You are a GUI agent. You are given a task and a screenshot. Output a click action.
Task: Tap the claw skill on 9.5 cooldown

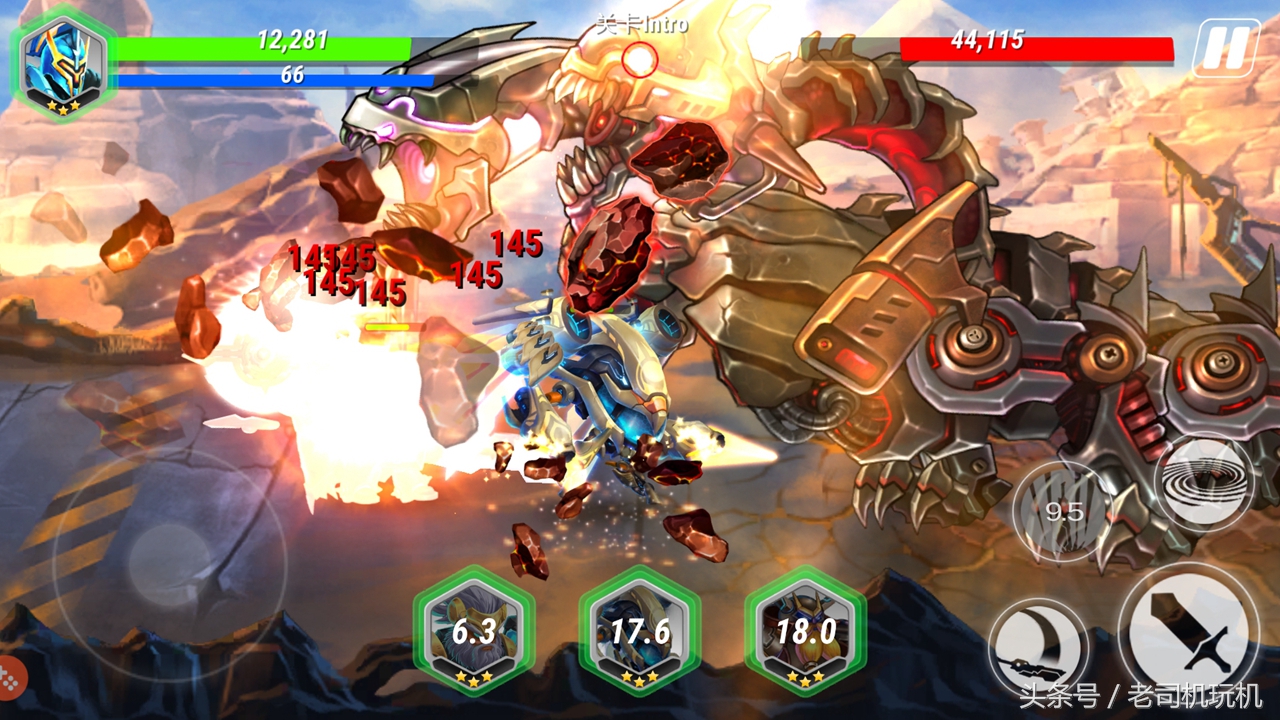[x=1063, y=512]
